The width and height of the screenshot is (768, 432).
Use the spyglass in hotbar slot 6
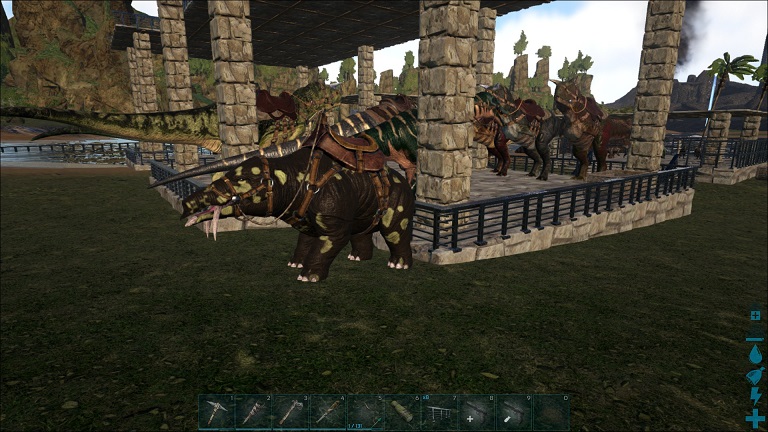click(402, 412)
